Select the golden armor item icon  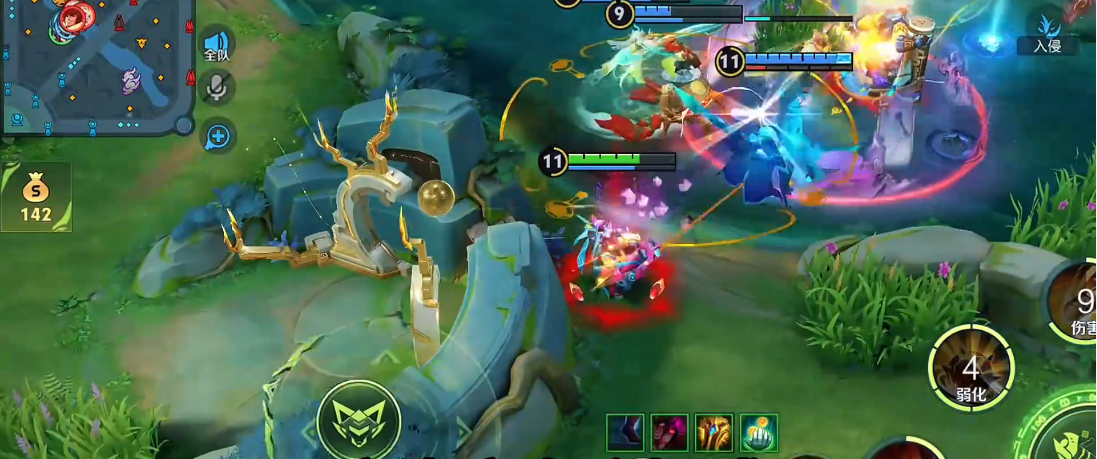click(715, 433)
